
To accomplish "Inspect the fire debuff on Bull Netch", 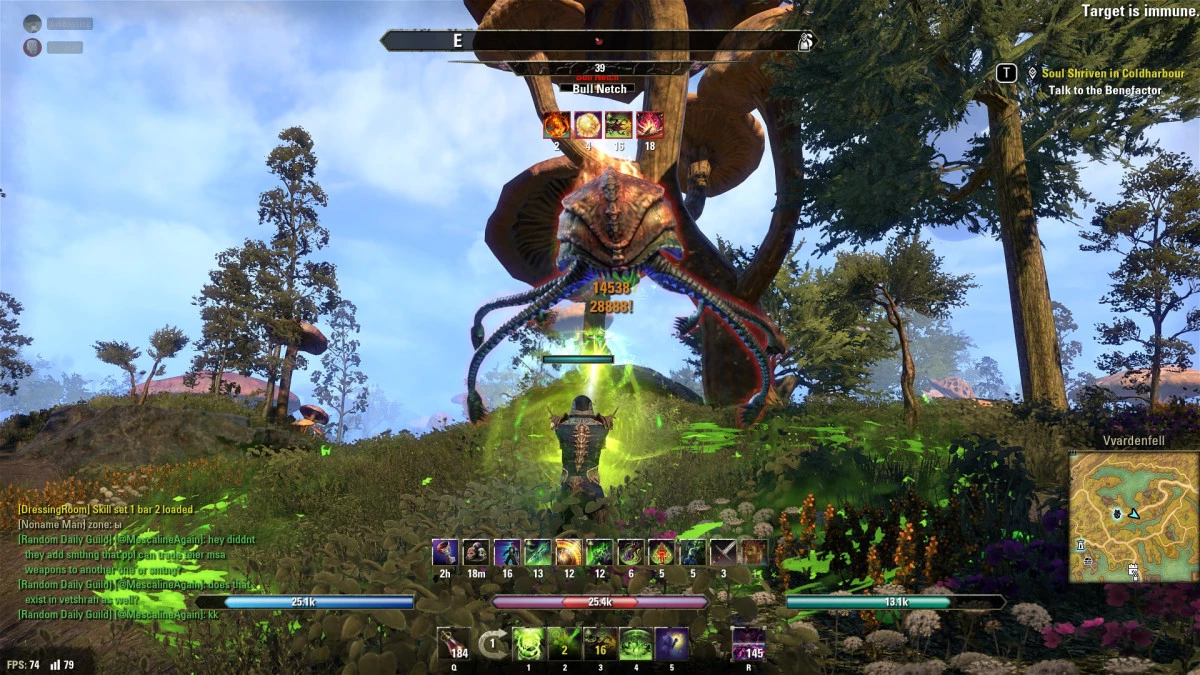I will (556, 125).
